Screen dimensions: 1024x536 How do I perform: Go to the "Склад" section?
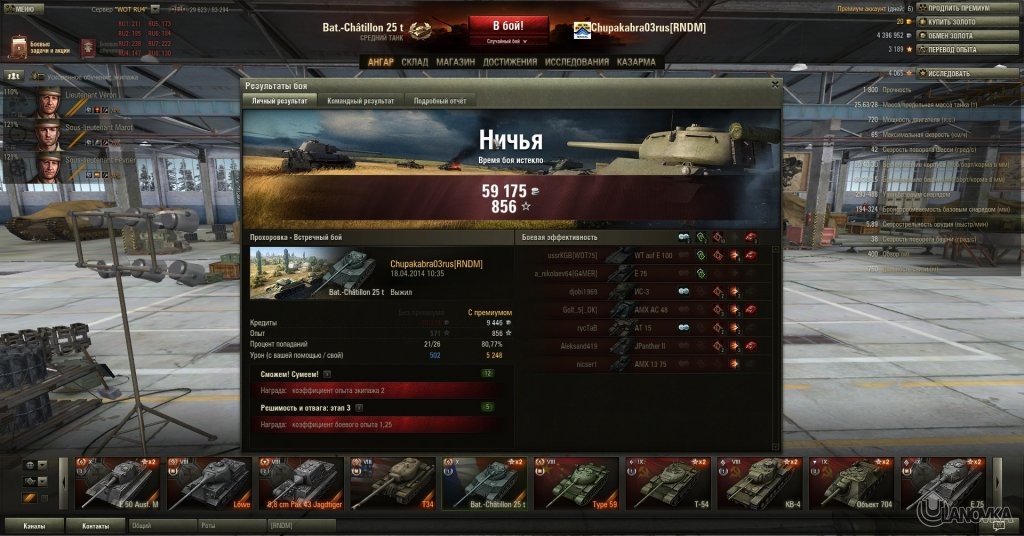tap(414, 62)
